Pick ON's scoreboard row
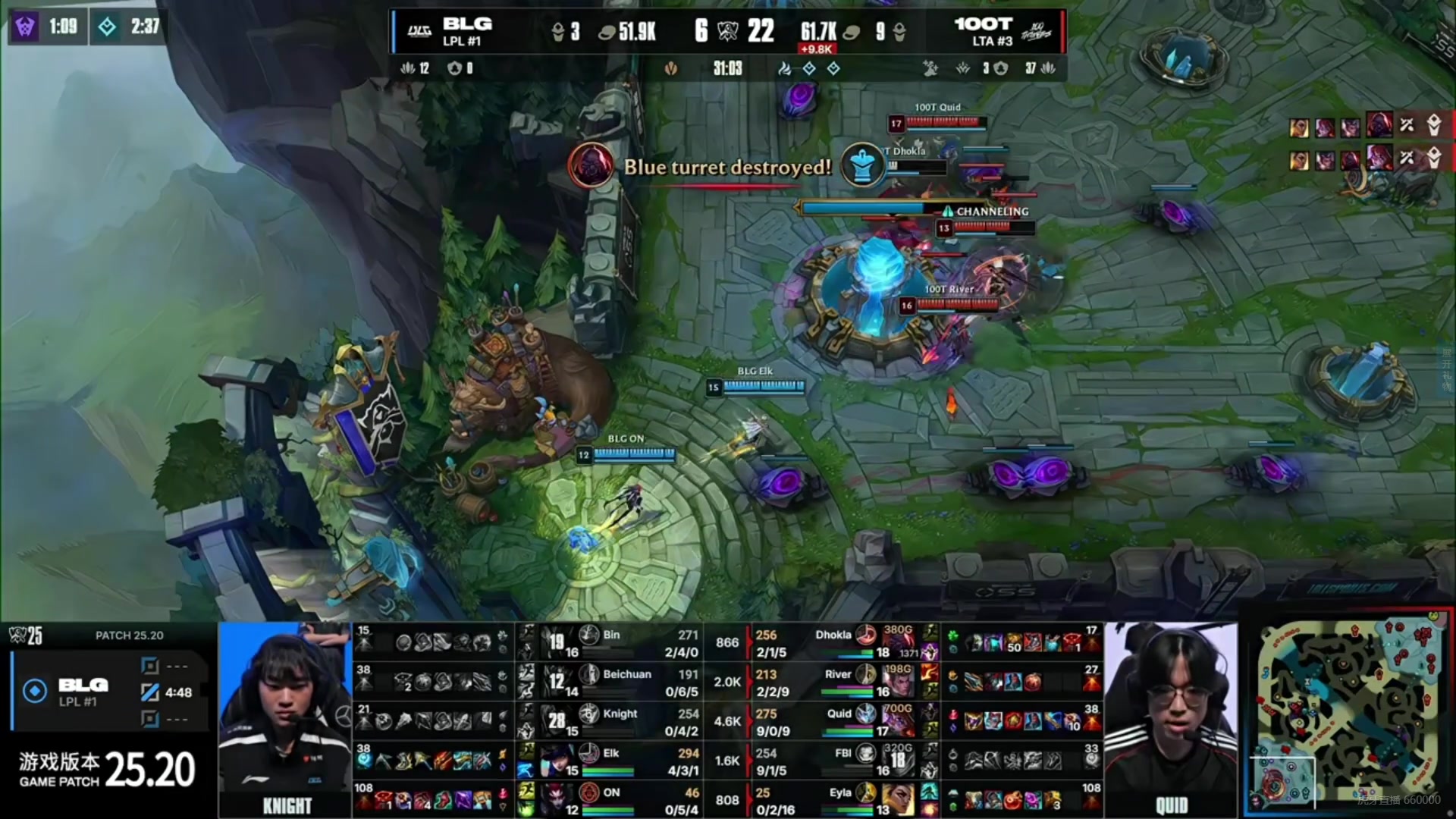 pyautogui.click(x=610, y=800)
